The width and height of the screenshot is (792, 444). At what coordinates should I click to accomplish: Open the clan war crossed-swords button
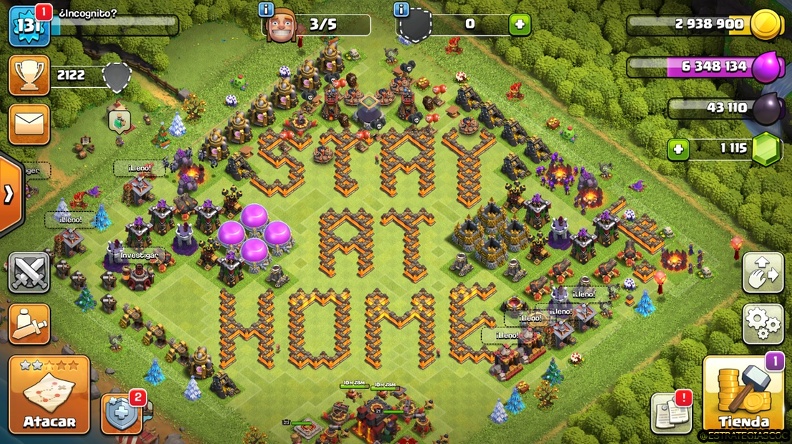29,272
